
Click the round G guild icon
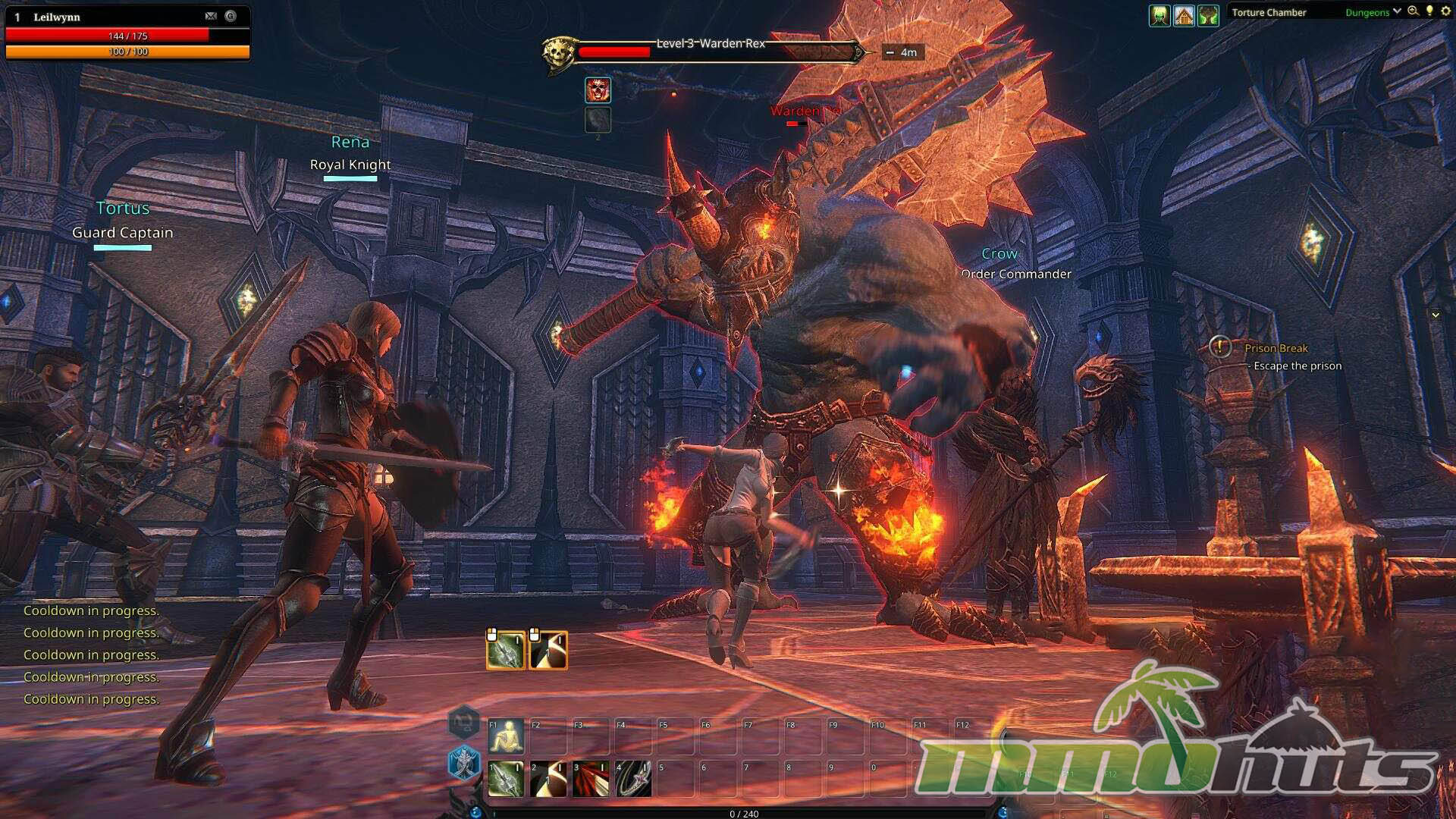tap(231, 16)
